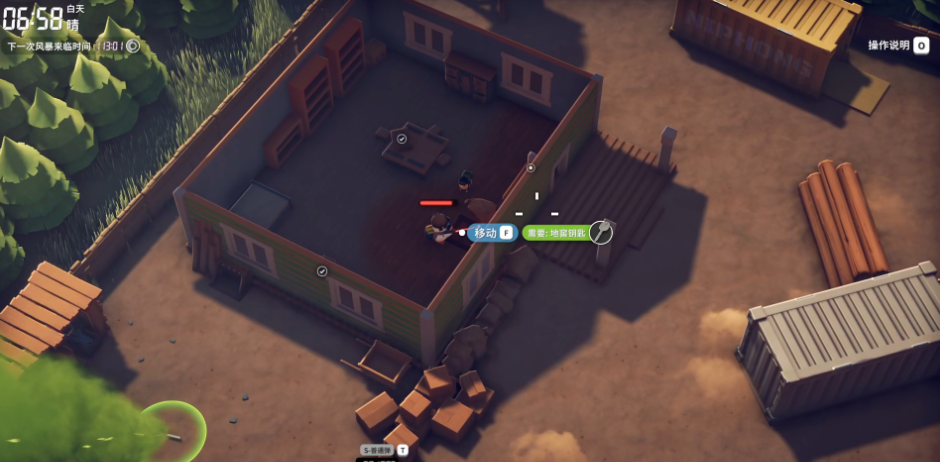The image size is (940, 462).
Task: Choose the S-普通弹 ammo type label
Action: point(379,450)
